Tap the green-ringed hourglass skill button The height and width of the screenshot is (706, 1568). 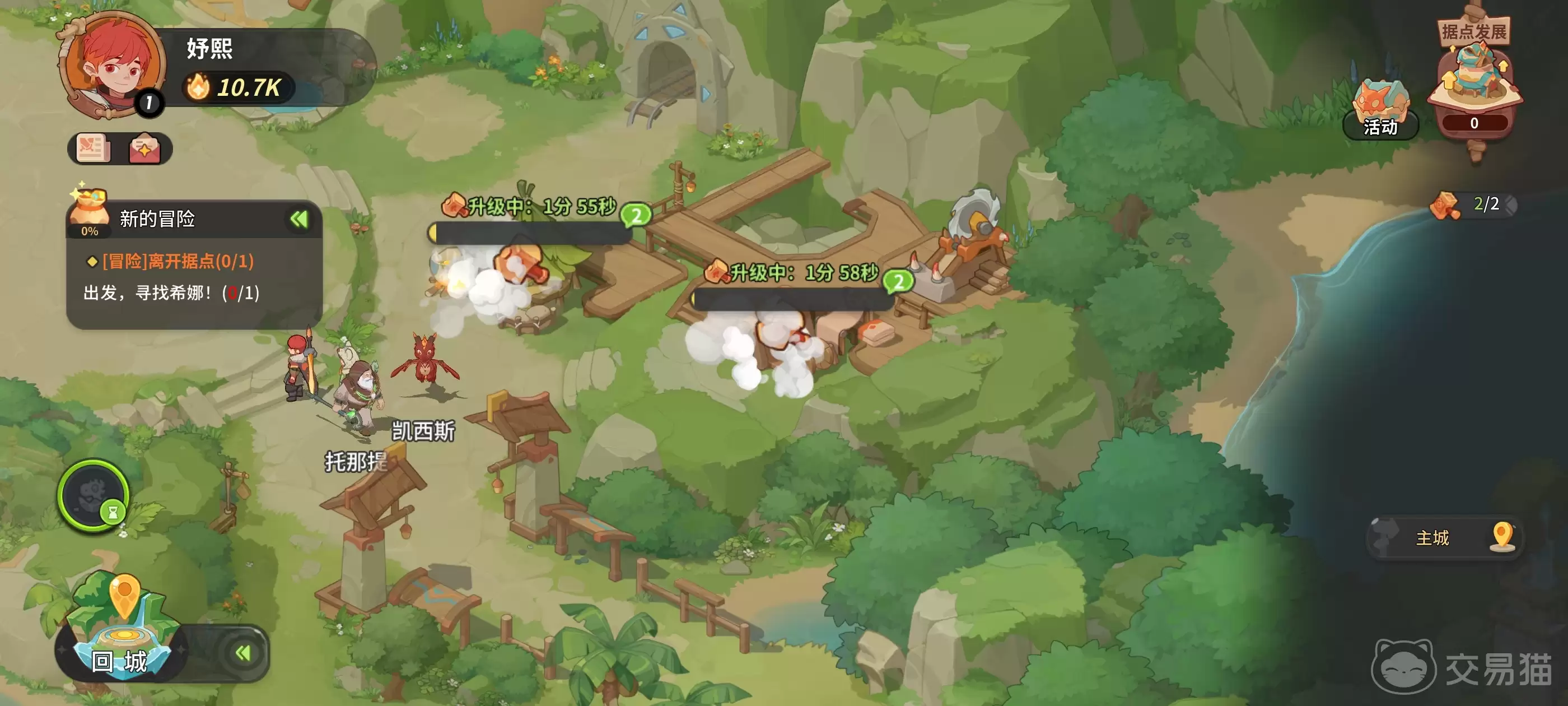pos(93,496)
